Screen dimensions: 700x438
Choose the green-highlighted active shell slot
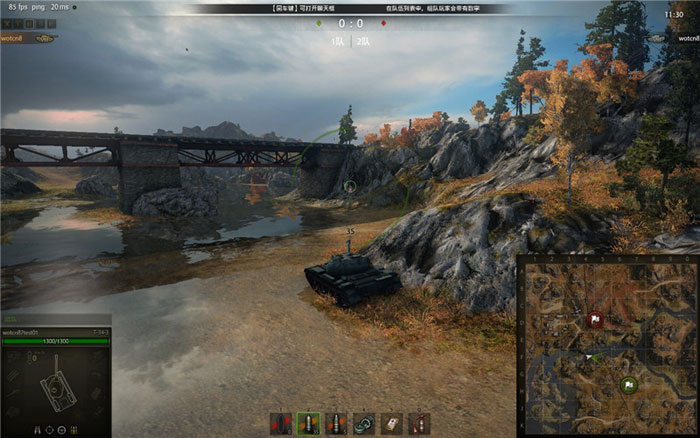tap(308, 424)
